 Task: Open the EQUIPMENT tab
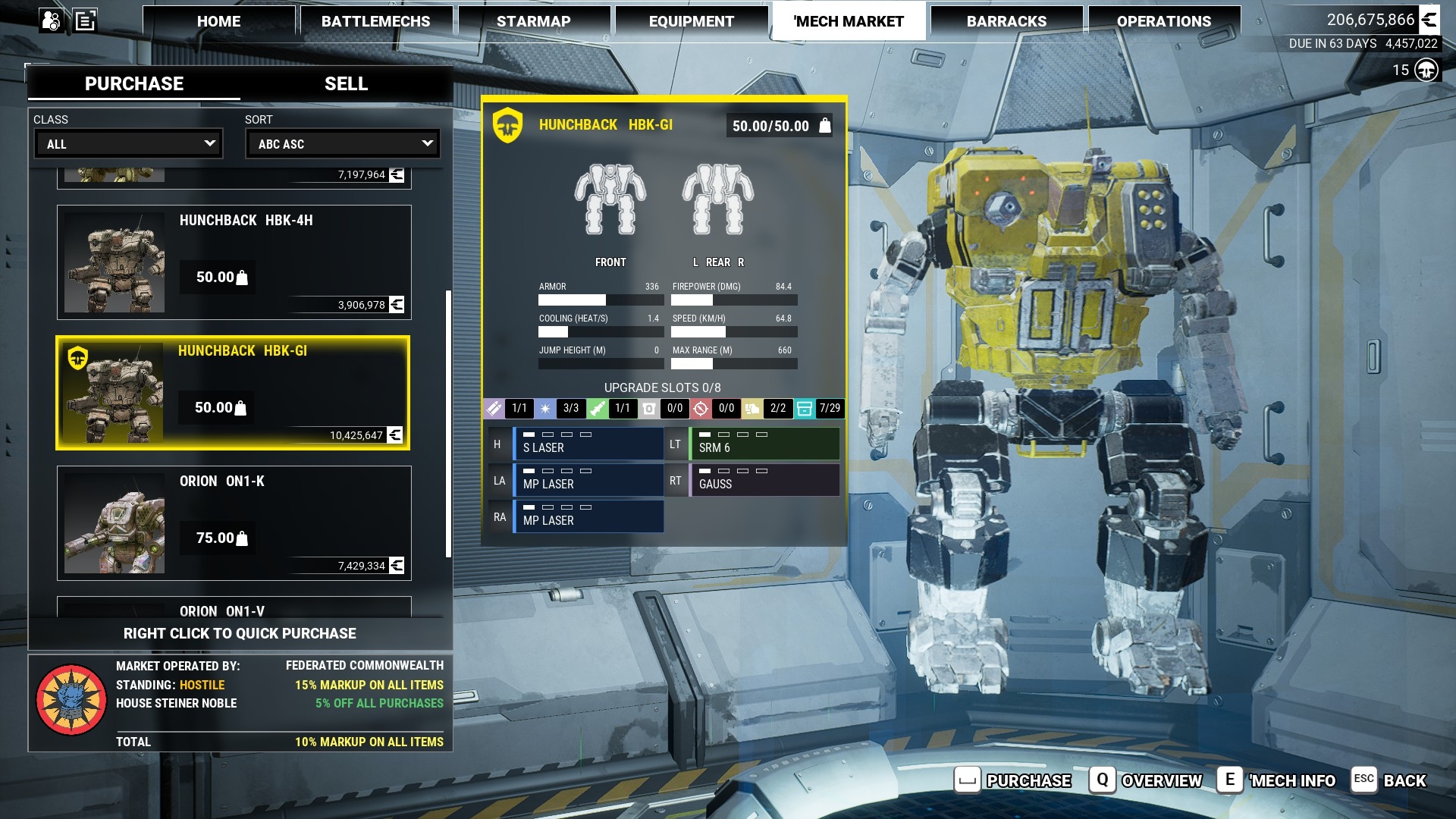[691, 21]
